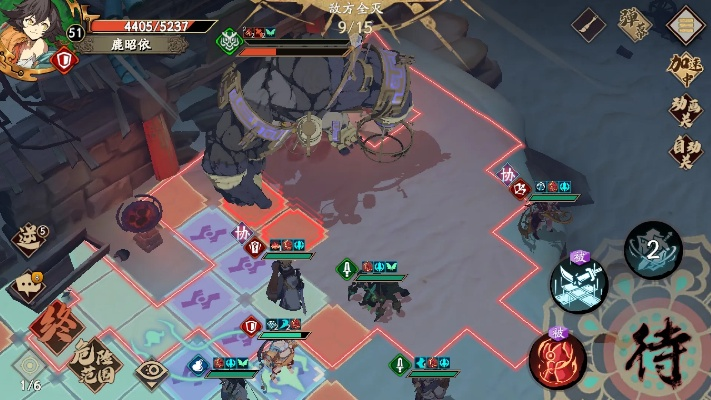Show the 危险范围 danger range

95,363
